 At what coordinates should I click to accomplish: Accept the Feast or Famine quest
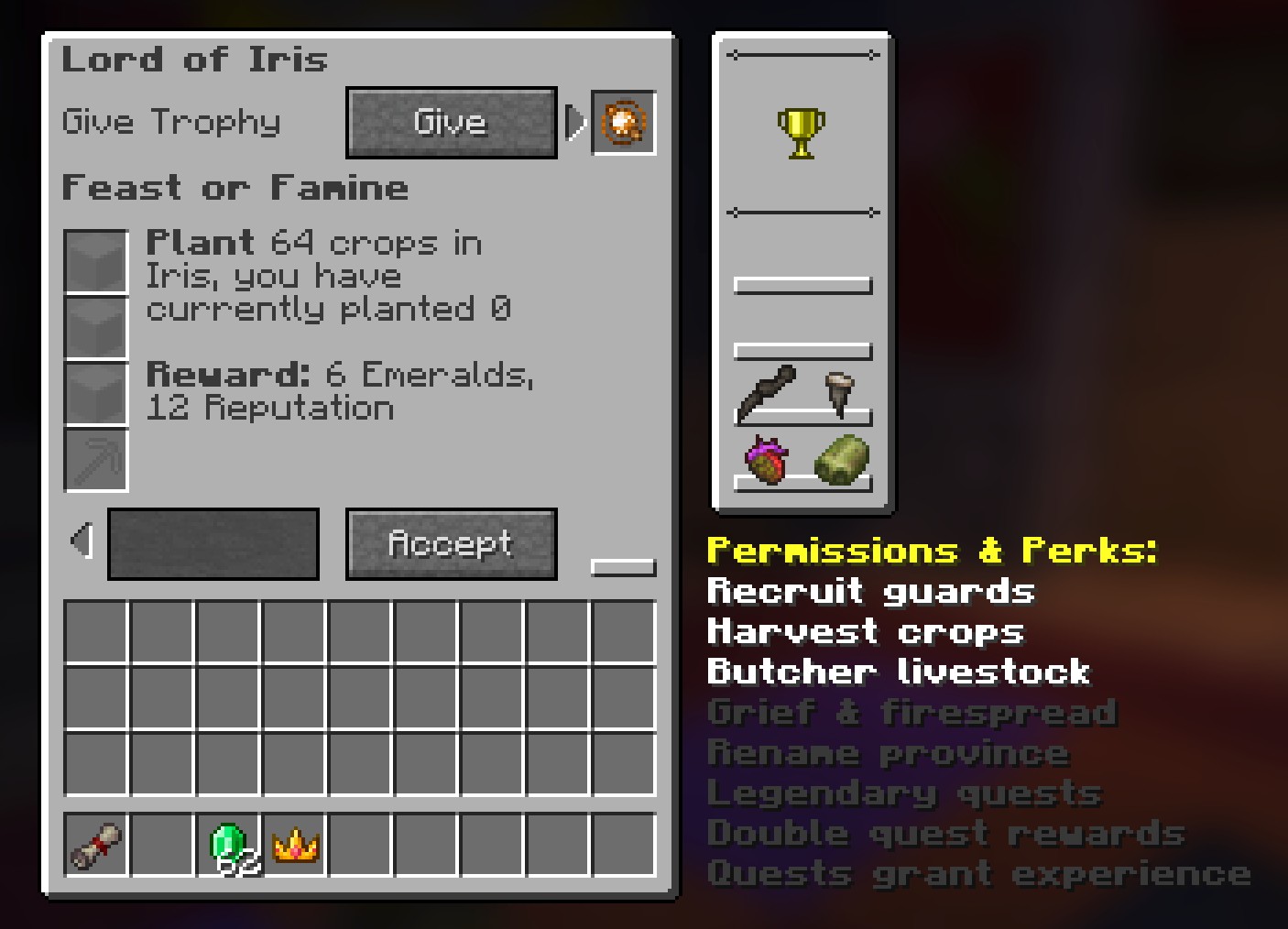pyautogui.click(x=451, y=544)
